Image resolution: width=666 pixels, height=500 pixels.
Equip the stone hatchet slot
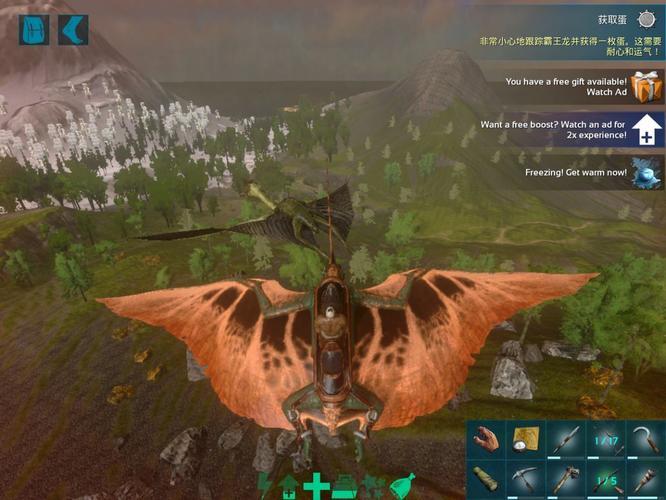(563, 478)
